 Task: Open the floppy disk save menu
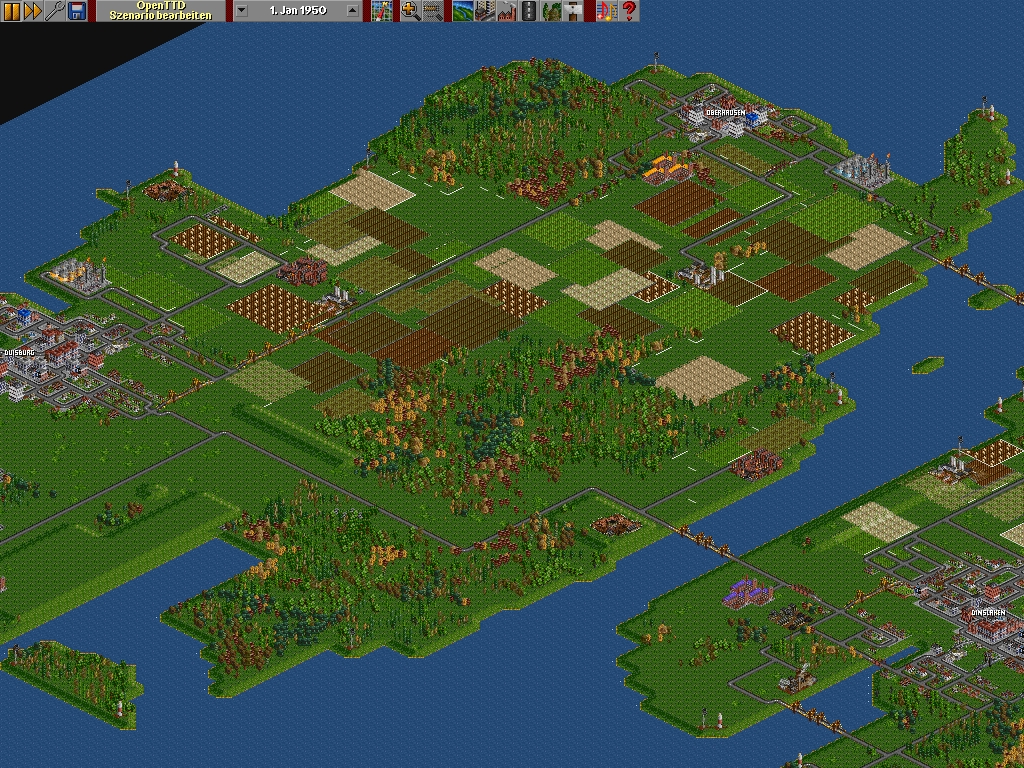(77, 11)
